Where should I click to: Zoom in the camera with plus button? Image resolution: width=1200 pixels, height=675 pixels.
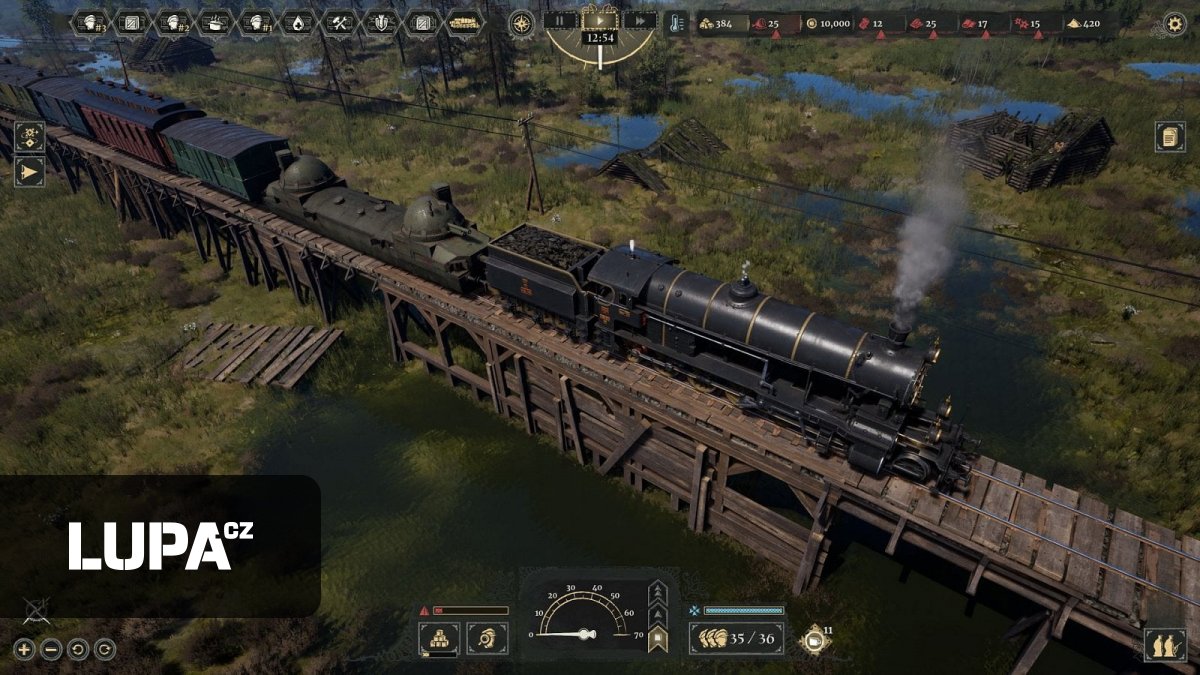coord(24,649)
